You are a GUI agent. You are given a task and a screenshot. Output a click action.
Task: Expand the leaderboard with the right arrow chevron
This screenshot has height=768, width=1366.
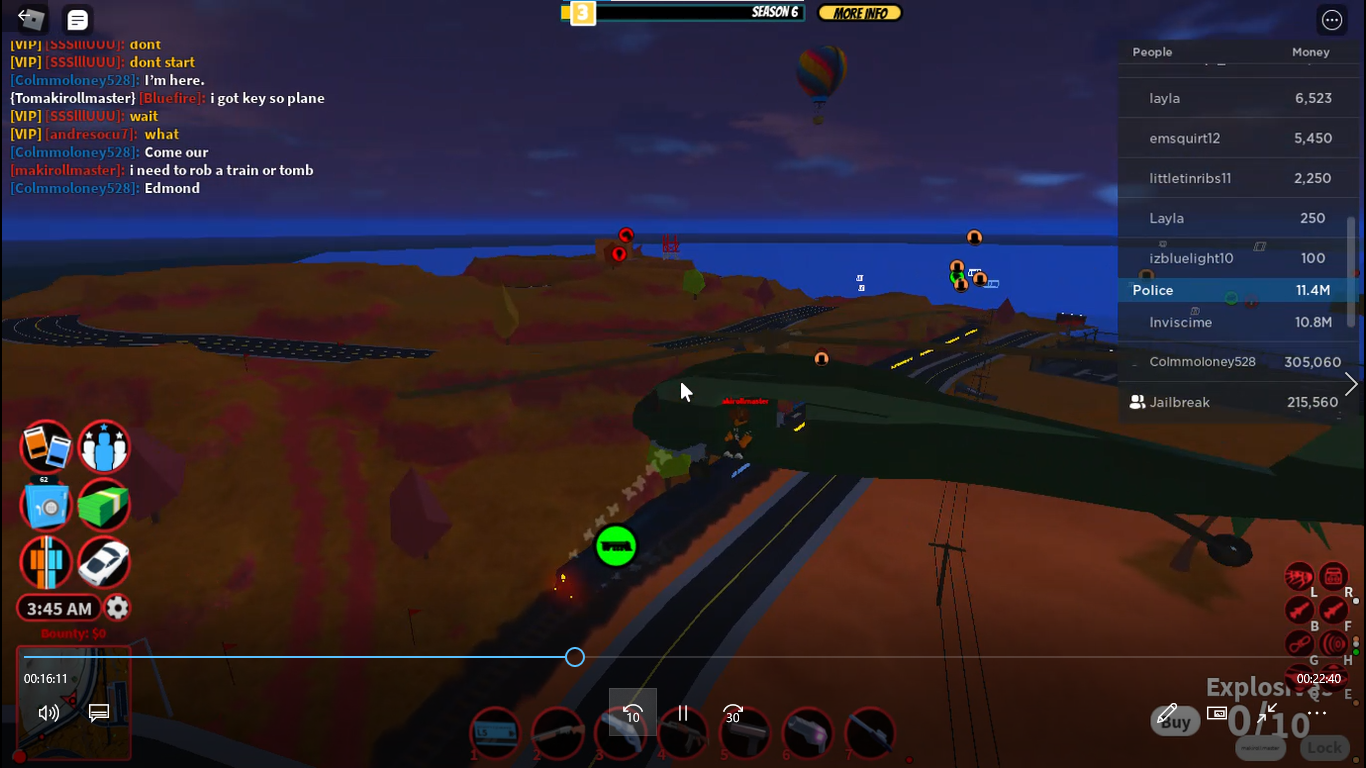(x=1351, y=383)
